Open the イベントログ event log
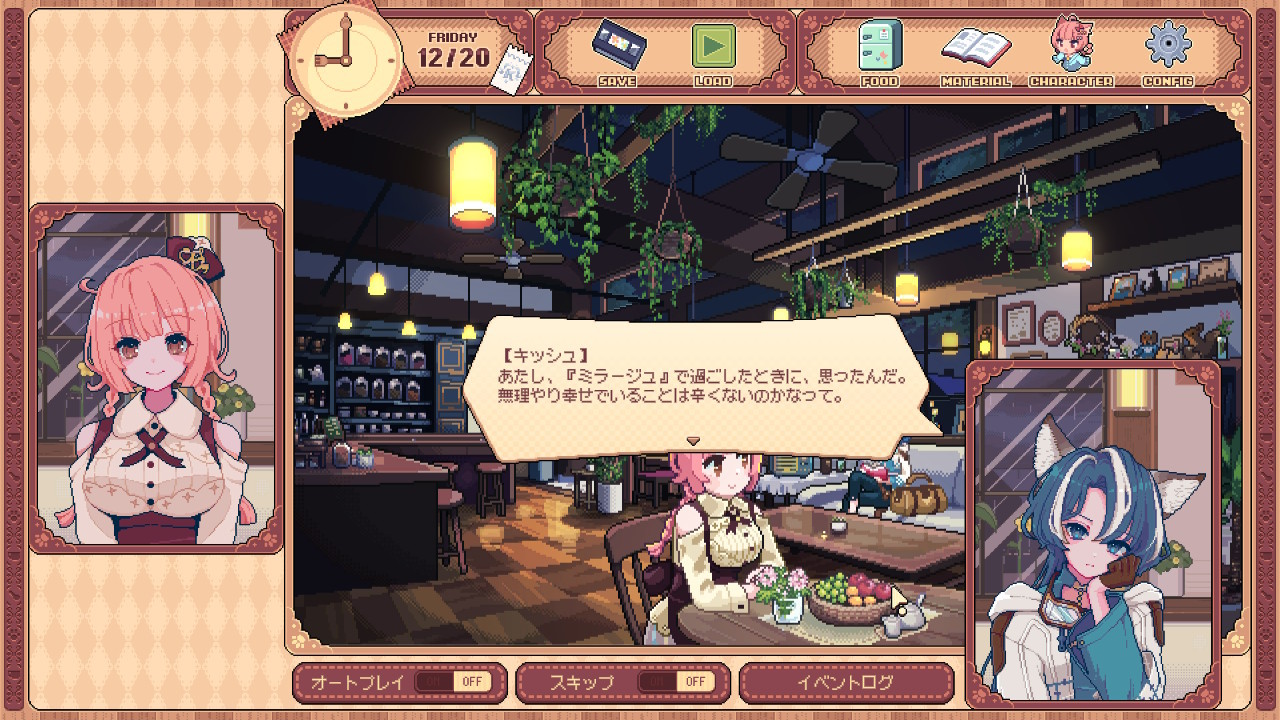 (x=845, y=683)
